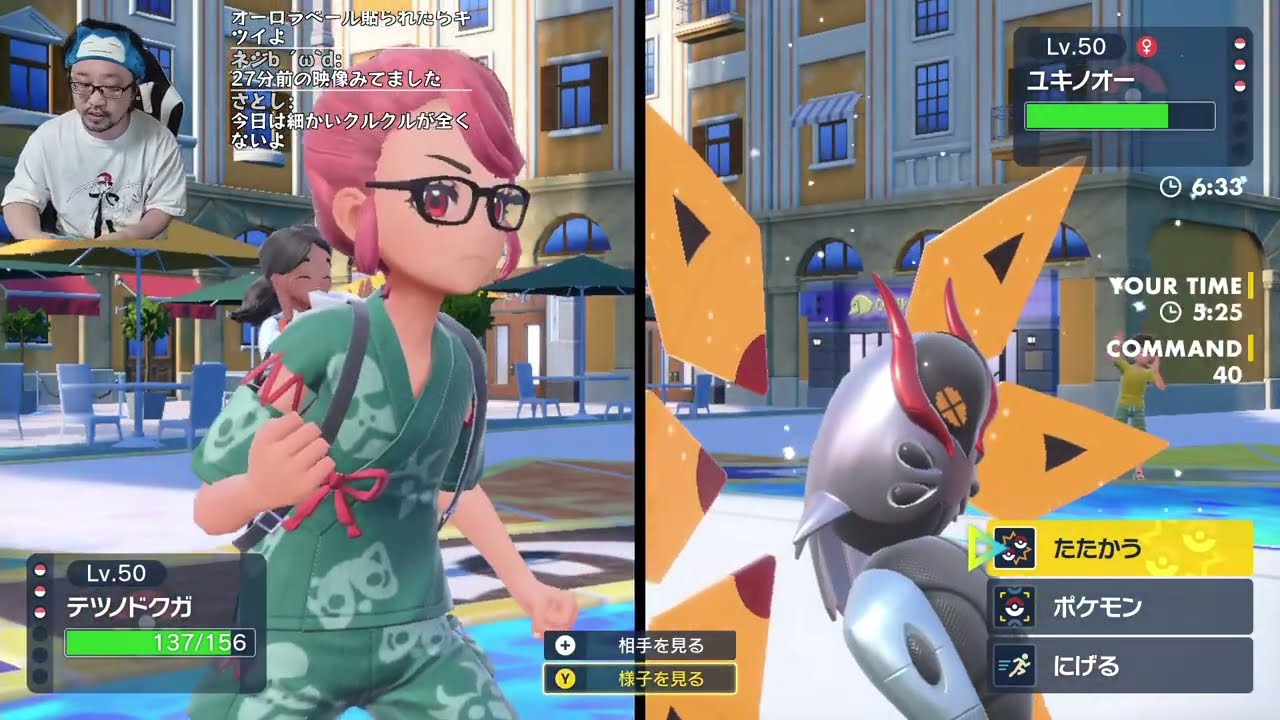
Task: Click the plus button icon in the 相手を見る prompt
Action: click(x=564, y=646)
